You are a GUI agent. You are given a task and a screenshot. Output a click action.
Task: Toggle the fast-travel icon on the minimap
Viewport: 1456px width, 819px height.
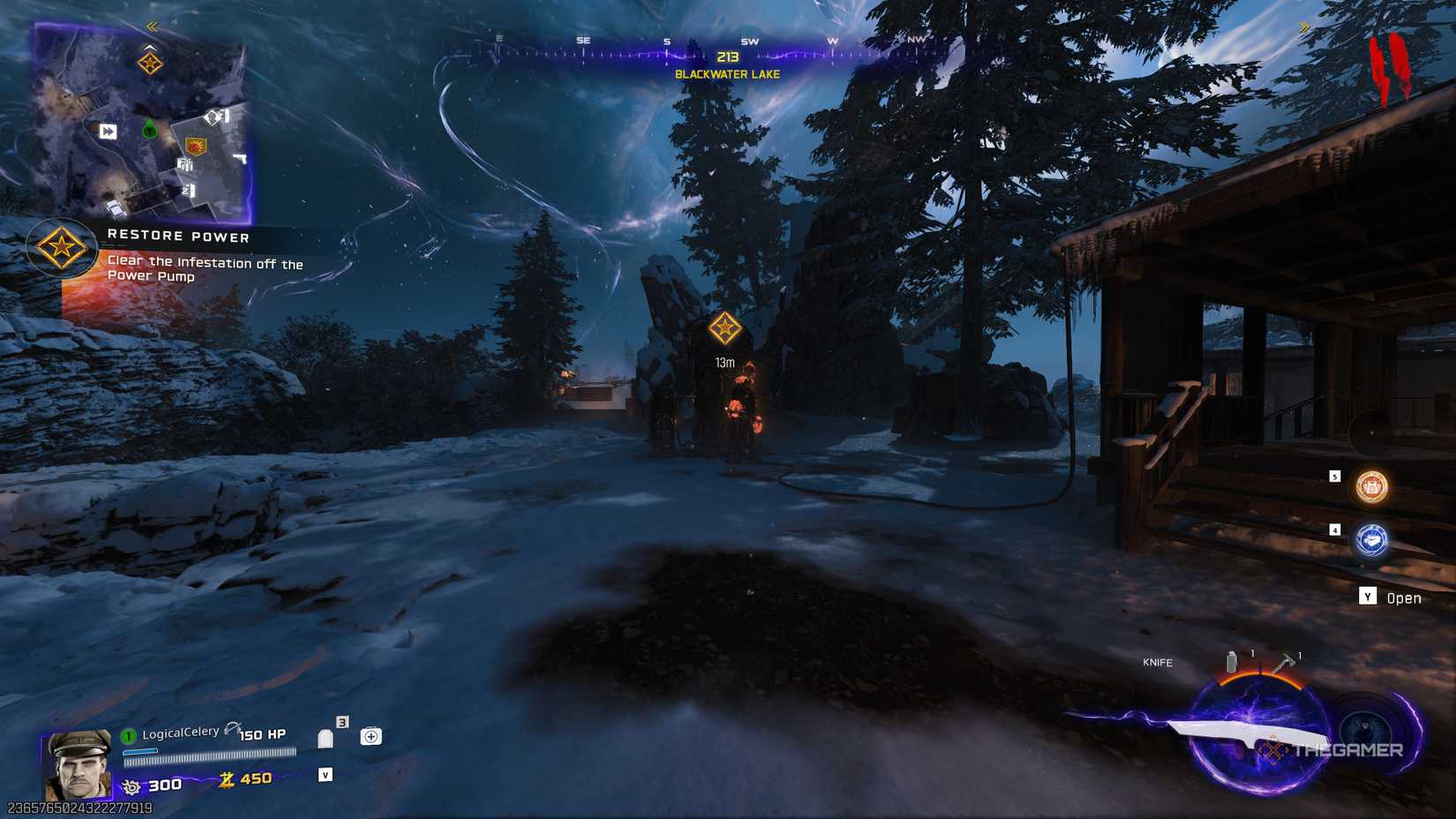click(108, 130)
